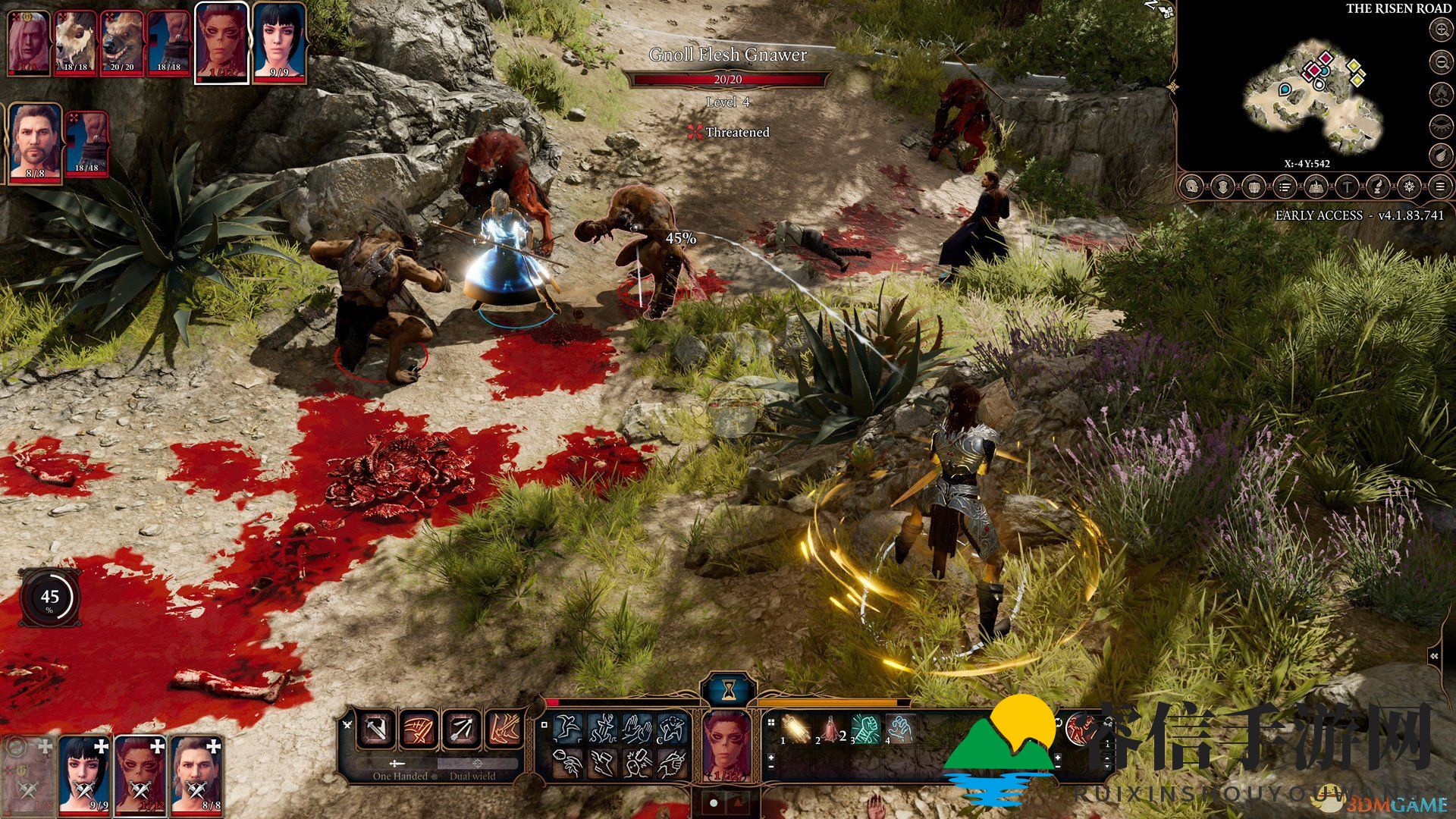
Task: Use the red potion in slot 2
Action: coord(830,730)
